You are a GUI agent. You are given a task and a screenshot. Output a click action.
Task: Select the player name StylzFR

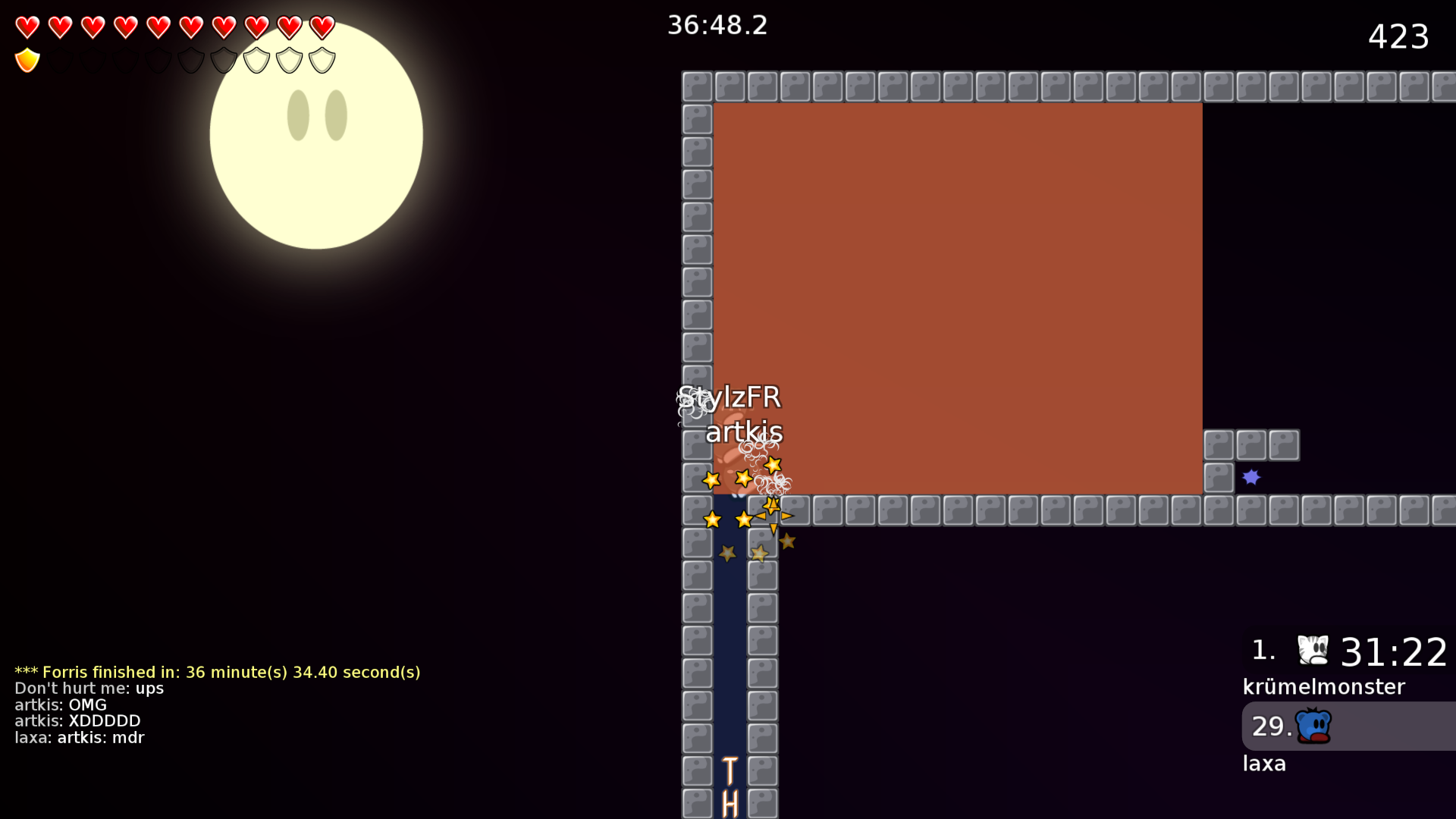tap(730, 397)
